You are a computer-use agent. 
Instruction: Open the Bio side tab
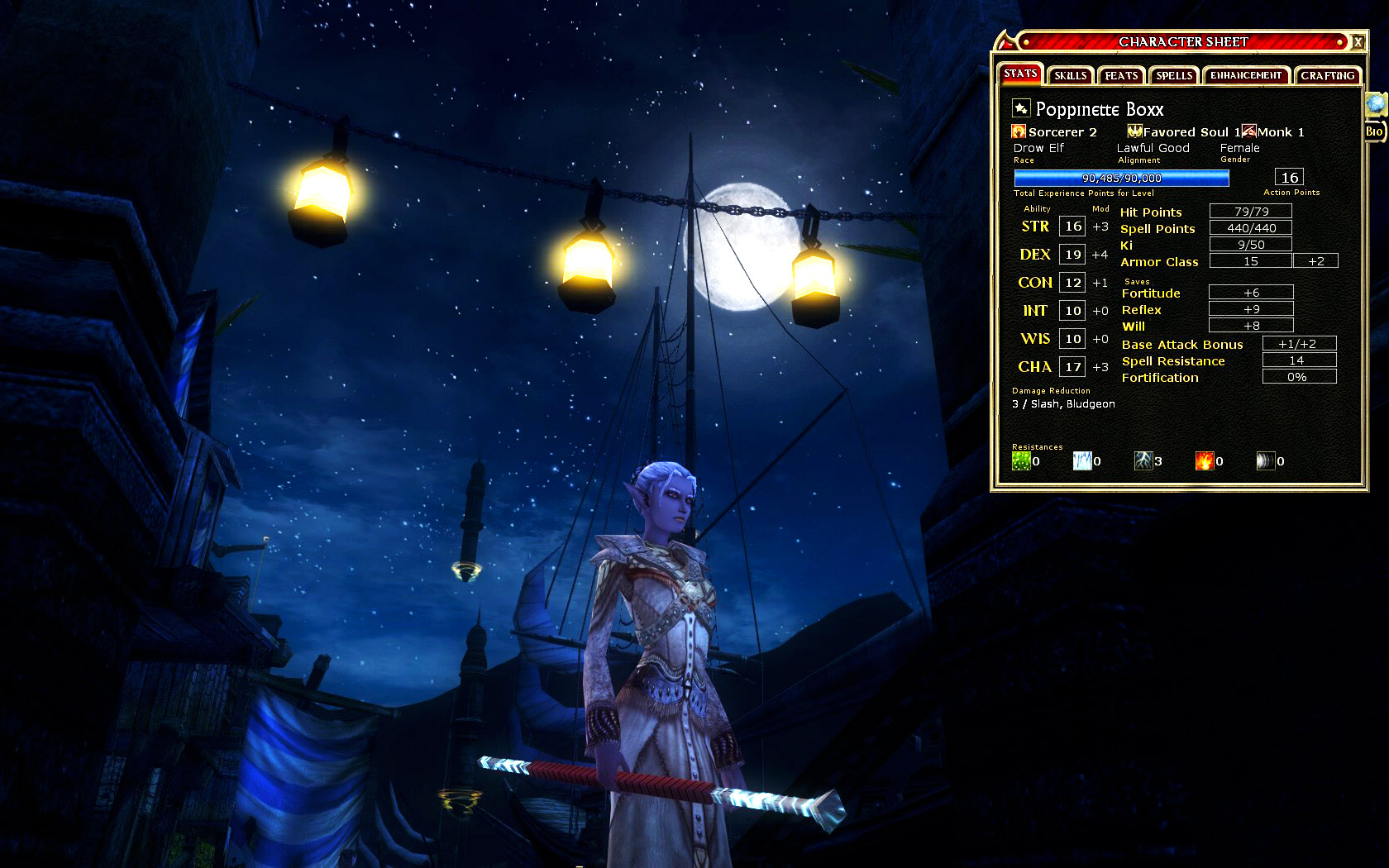pyautogui.click(x=1374, y=131)
